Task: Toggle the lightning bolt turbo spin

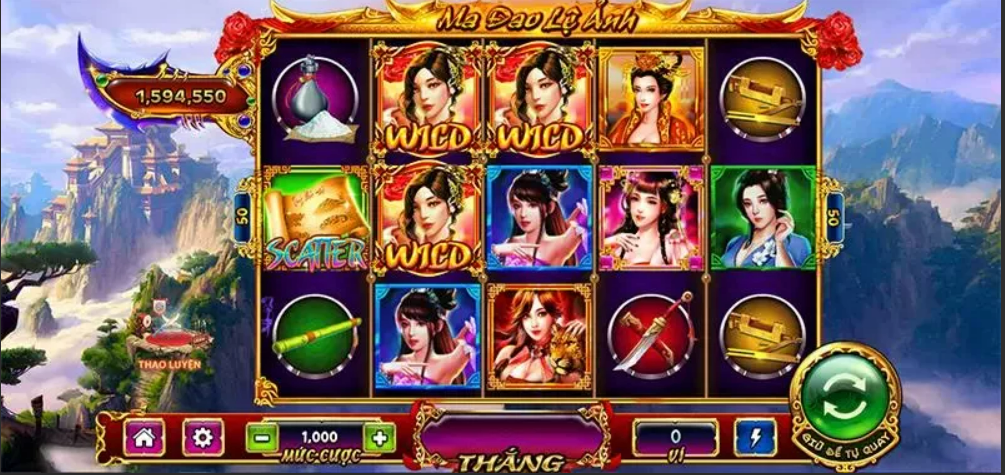Action: click(x=754, y=437)
